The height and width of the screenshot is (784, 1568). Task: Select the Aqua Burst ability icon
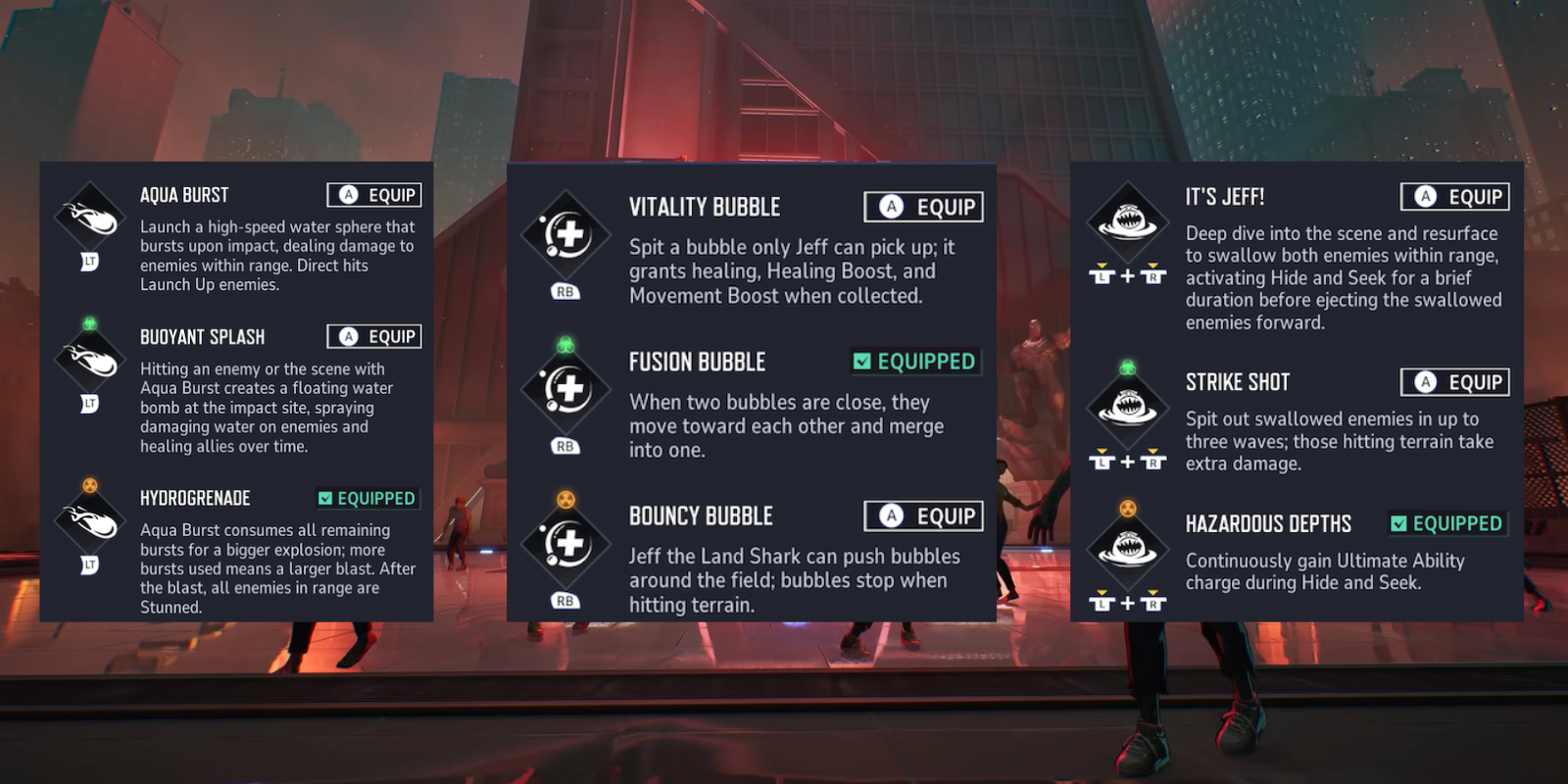pos(88,216)
